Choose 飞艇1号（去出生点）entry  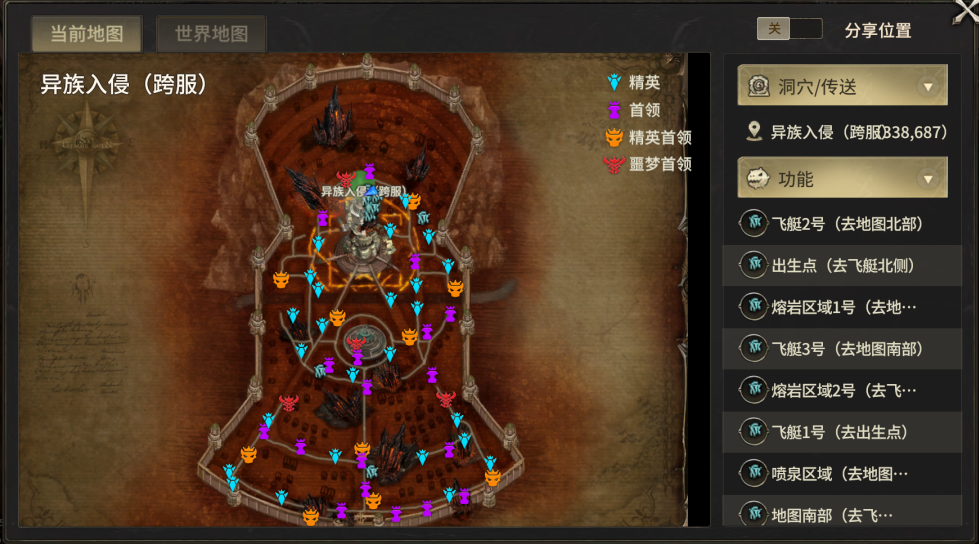842,431
